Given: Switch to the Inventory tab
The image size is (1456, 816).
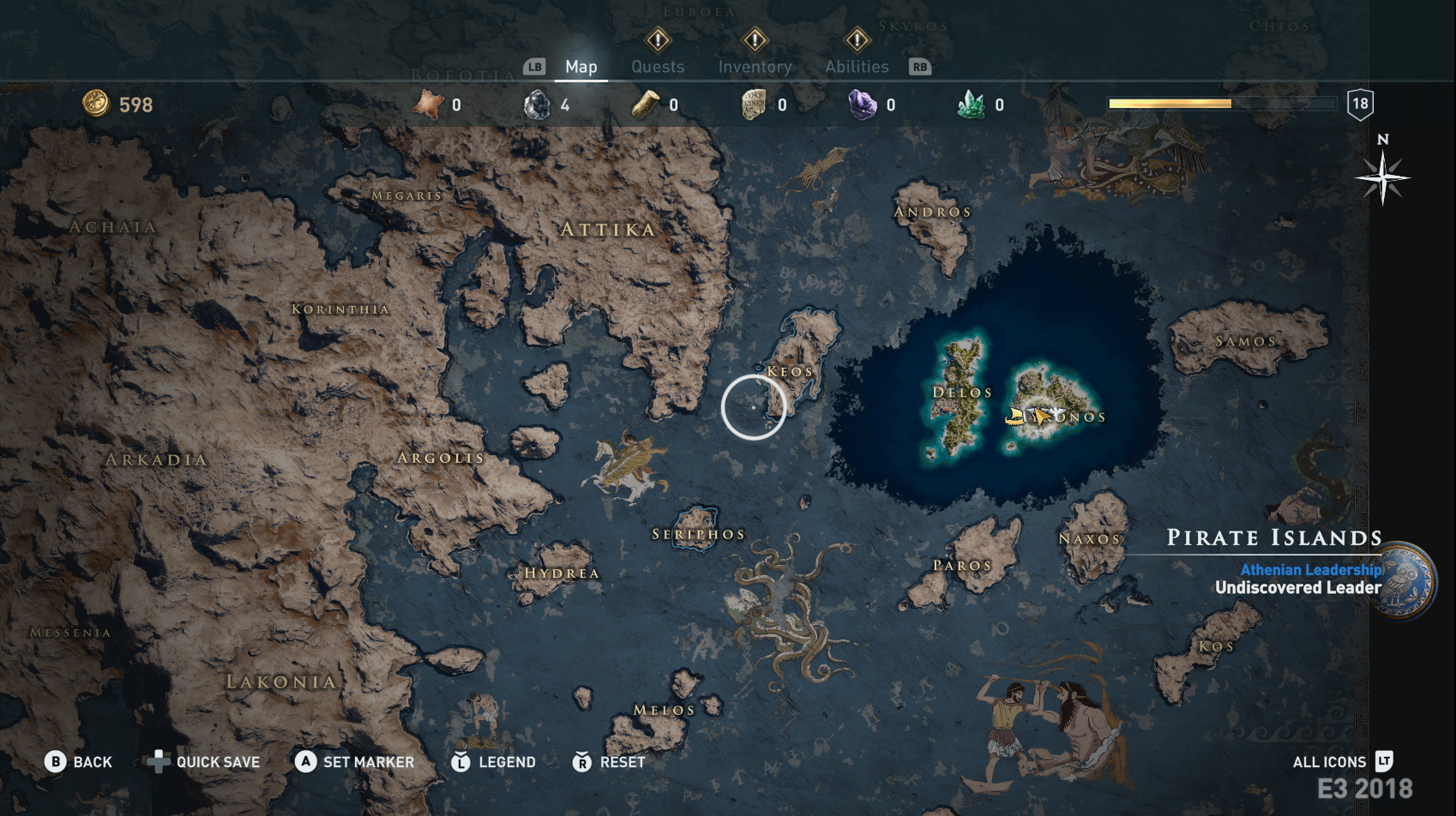Looking at the screenshot, I should coord(755,66).
